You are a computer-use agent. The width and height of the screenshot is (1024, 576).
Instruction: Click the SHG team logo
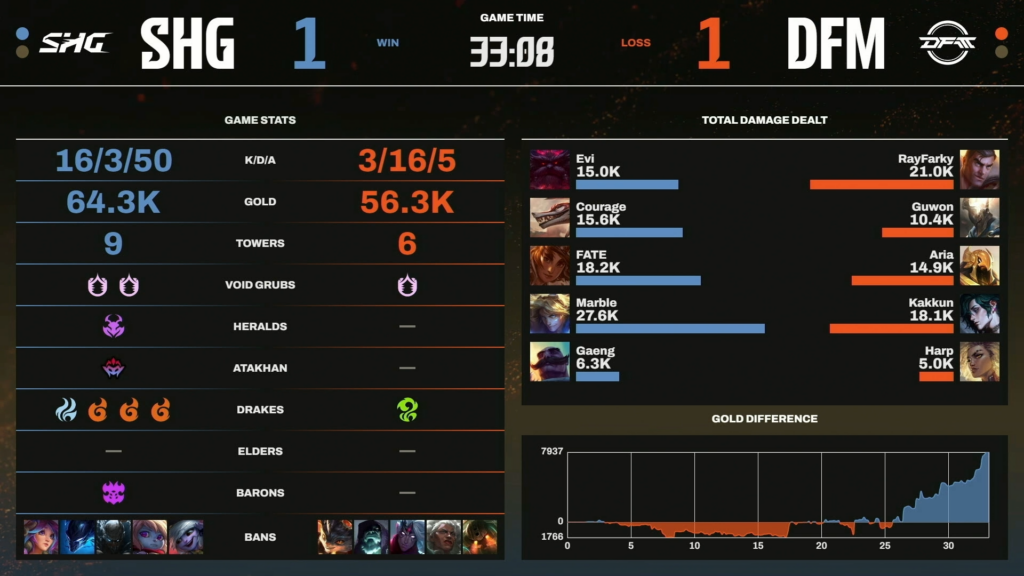(74, 42)
